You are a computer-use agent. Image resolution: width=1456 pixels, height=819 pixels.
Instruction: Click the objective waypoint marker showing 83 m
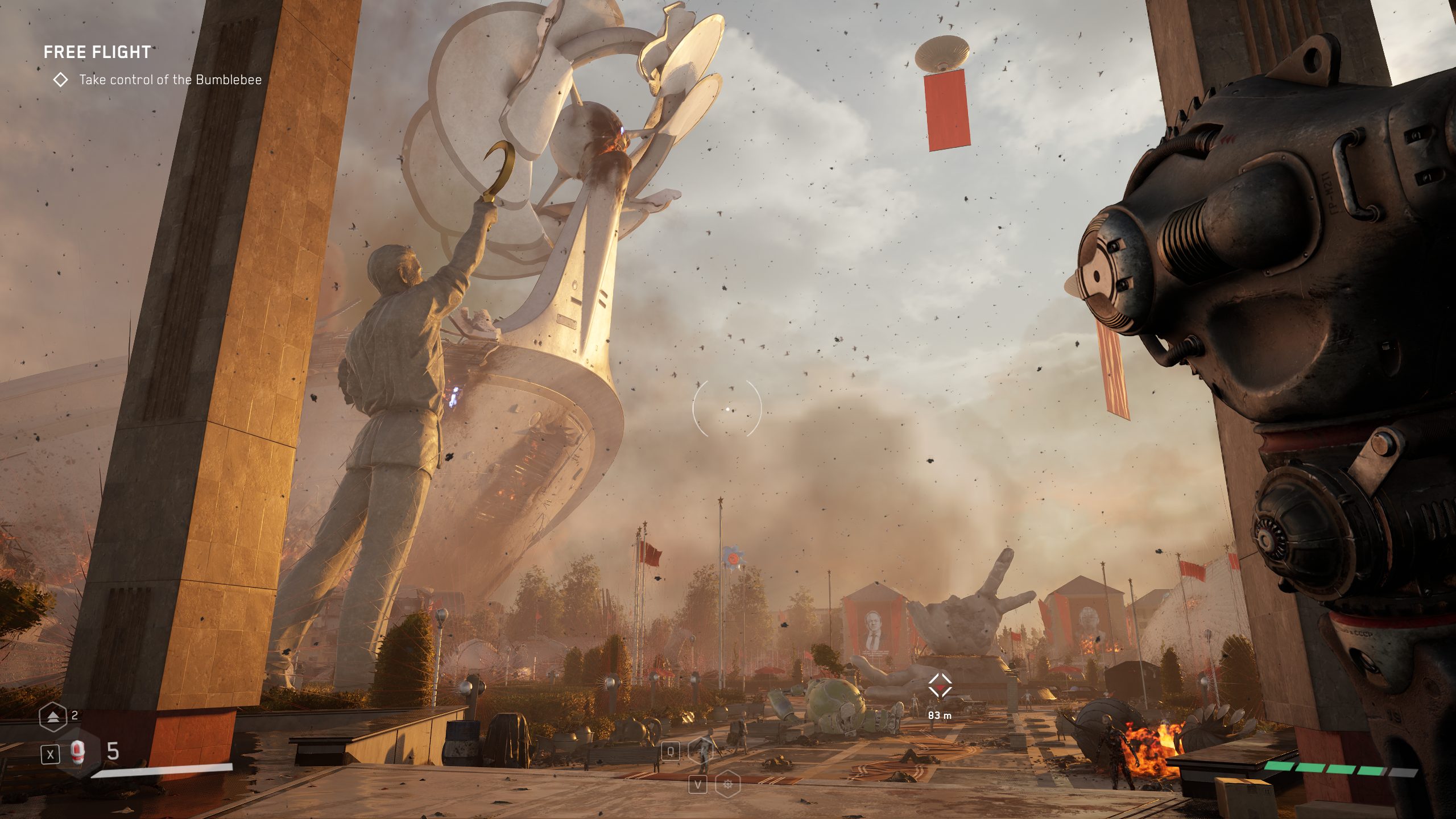(940, 686)
